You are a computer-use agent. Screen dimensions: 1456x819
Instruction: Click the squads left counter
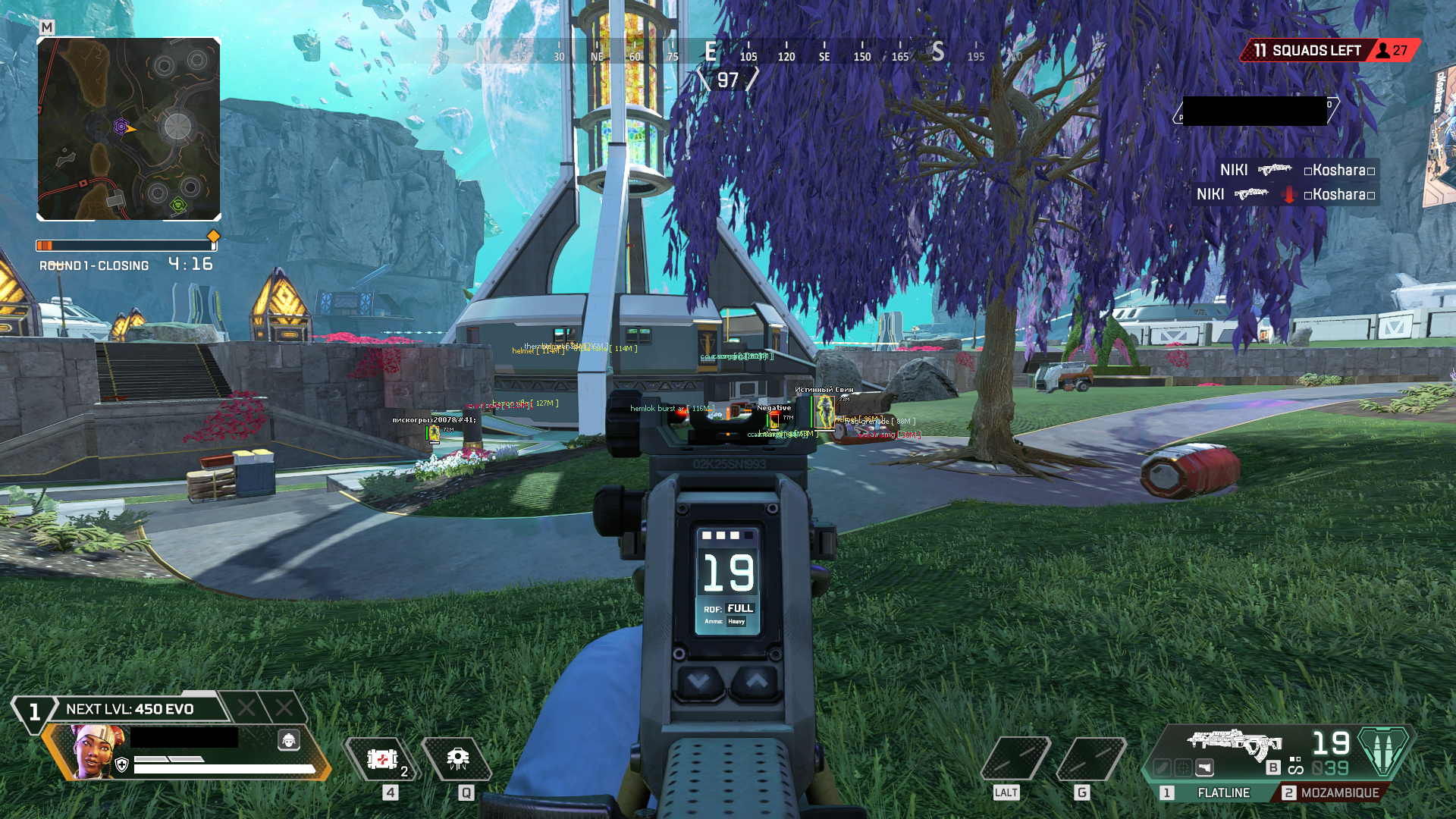click(1307, 51)
